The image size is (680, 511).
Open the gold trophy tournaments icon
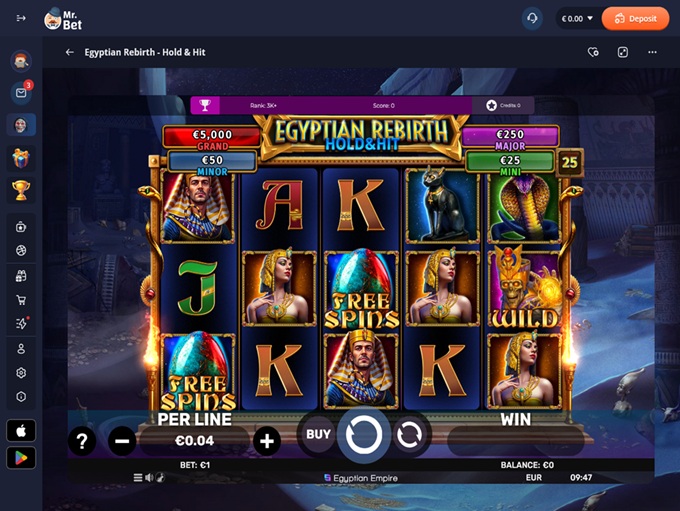21,190
